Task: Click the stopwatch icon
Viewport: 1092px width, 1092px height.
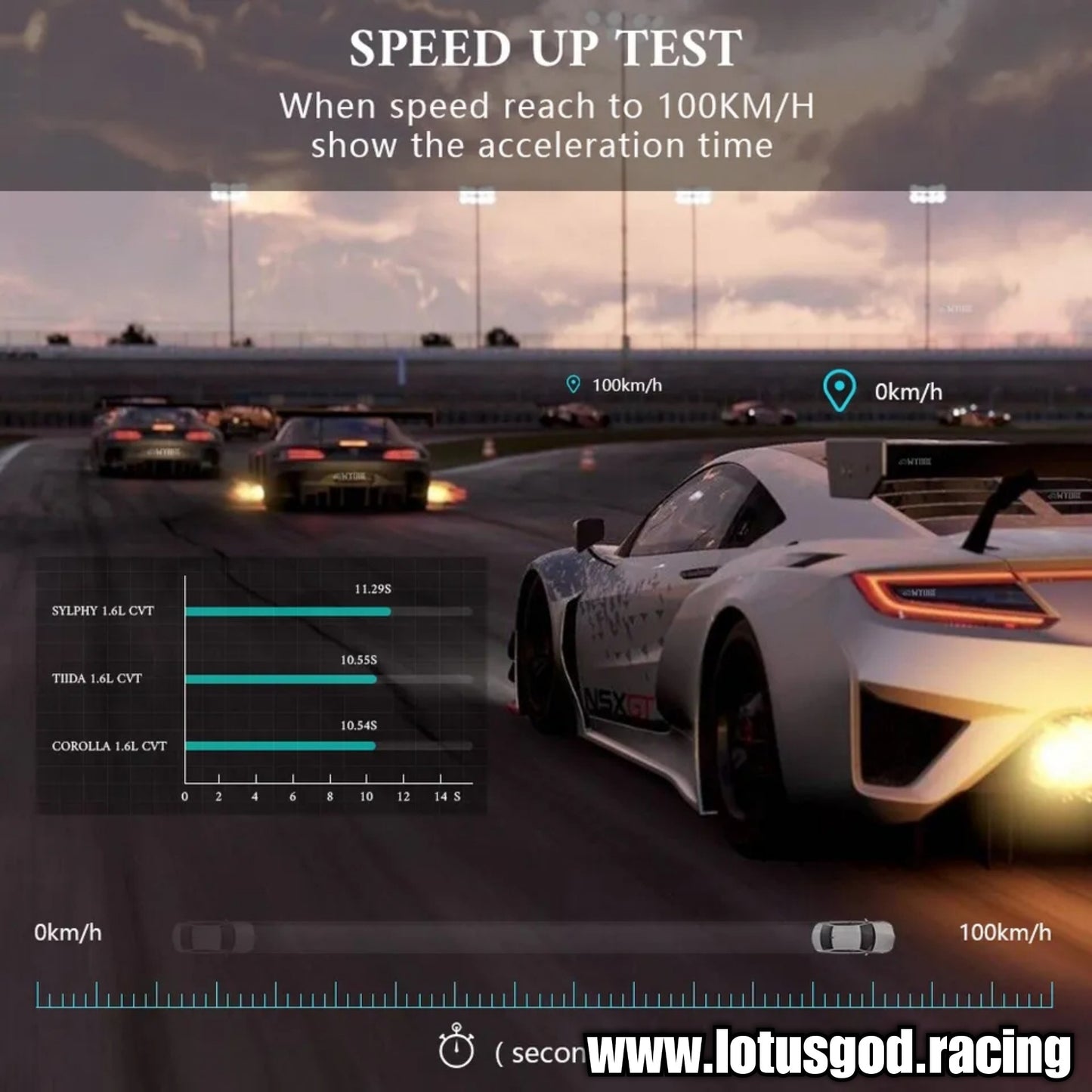Action: click(456, 1047)
